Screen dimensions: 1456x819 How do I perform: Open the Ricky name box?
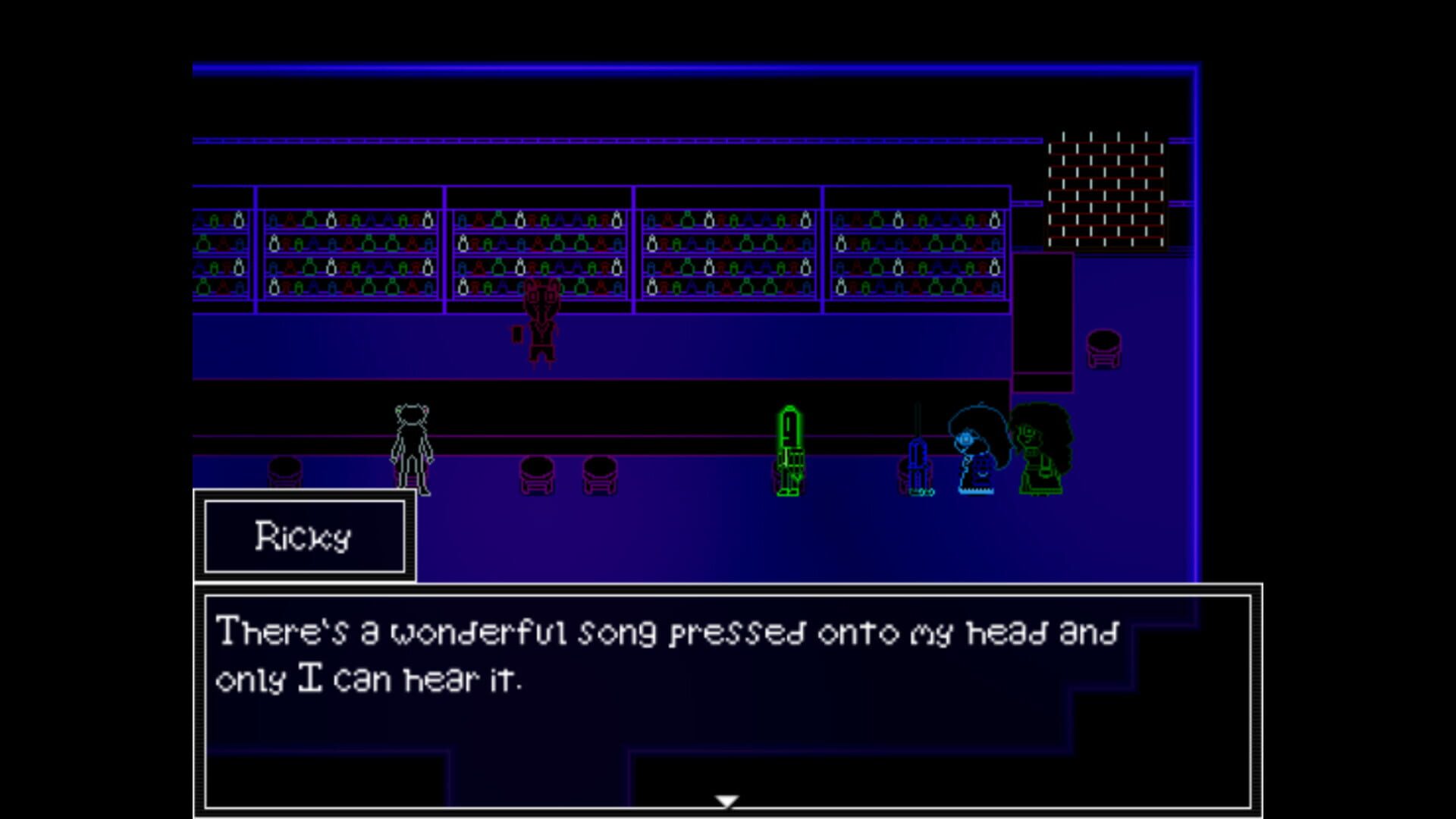click(x=303, y=536)
